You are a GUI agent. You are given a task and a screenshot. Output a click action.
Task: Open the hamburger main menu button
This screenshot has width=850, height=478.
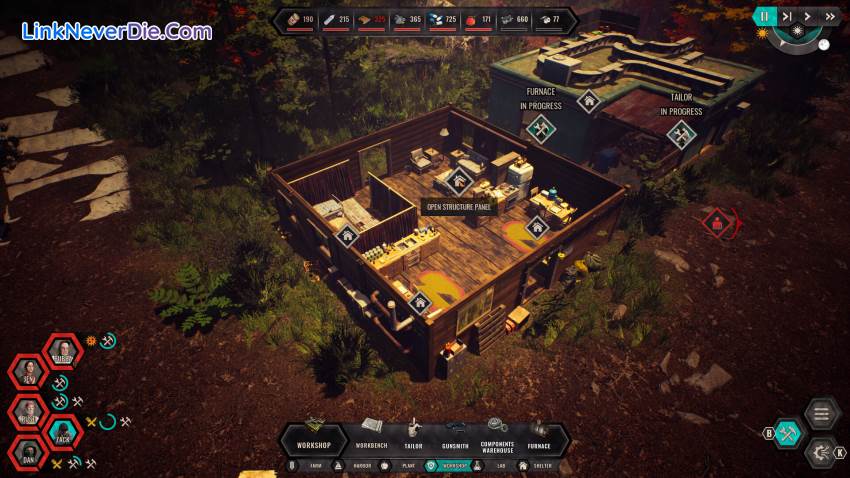tap(821, 413)
